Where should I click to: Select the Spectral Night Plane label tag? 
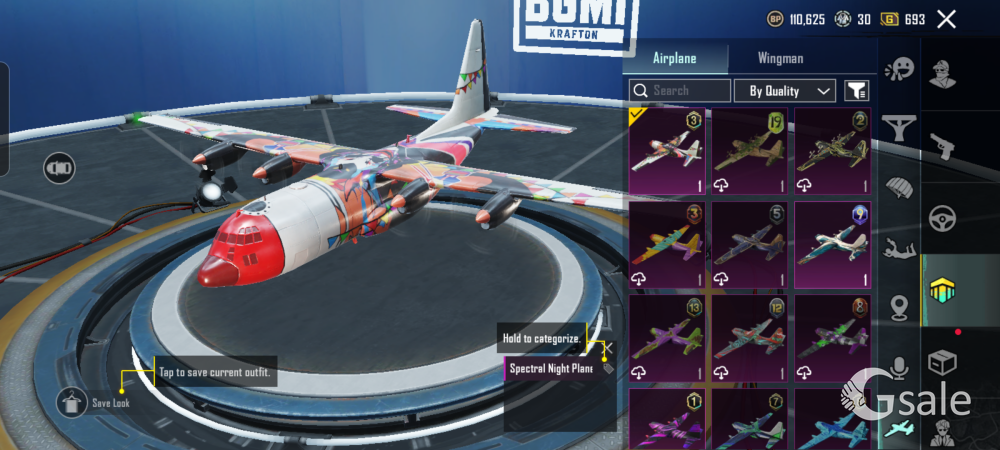click(550, 369)
